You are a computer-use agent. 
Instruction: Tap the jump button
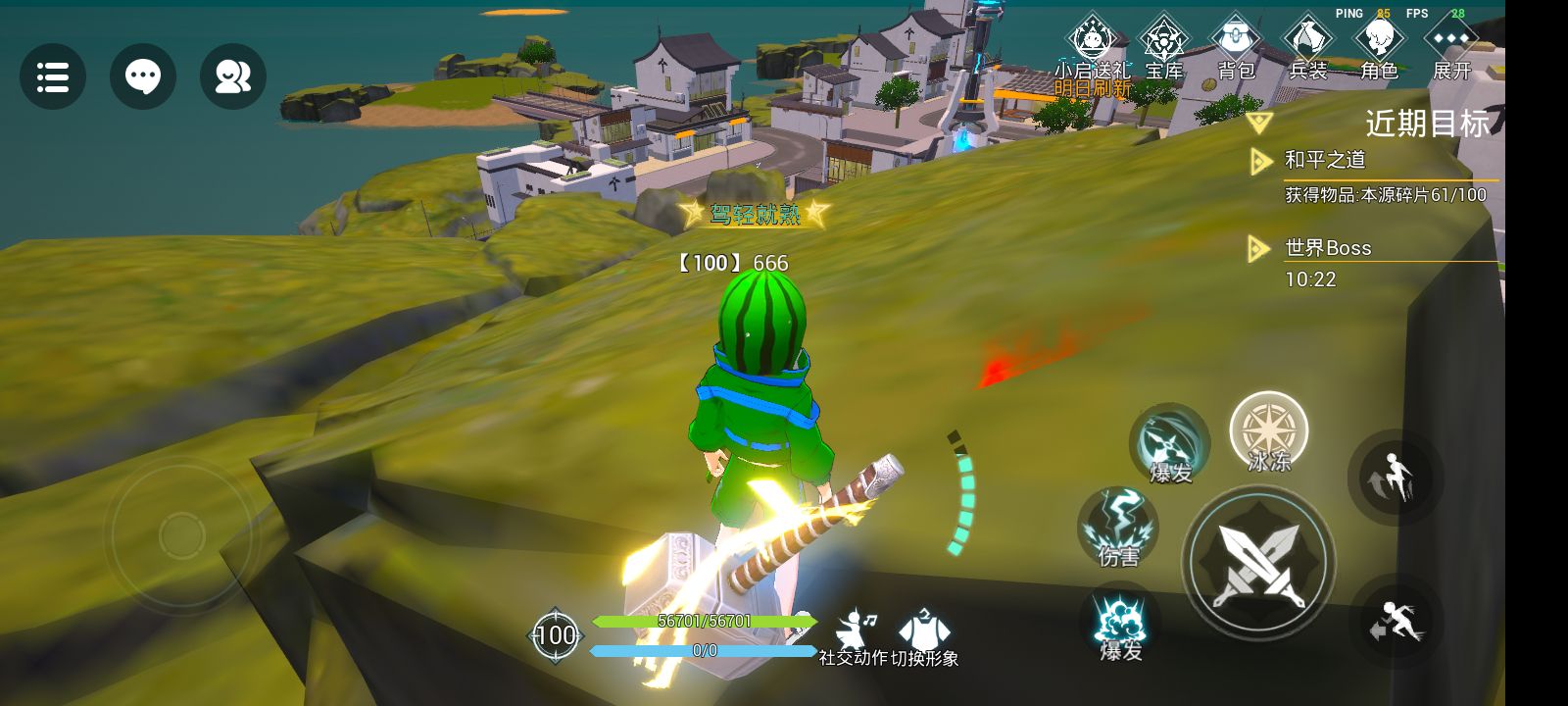(1396, 479)
